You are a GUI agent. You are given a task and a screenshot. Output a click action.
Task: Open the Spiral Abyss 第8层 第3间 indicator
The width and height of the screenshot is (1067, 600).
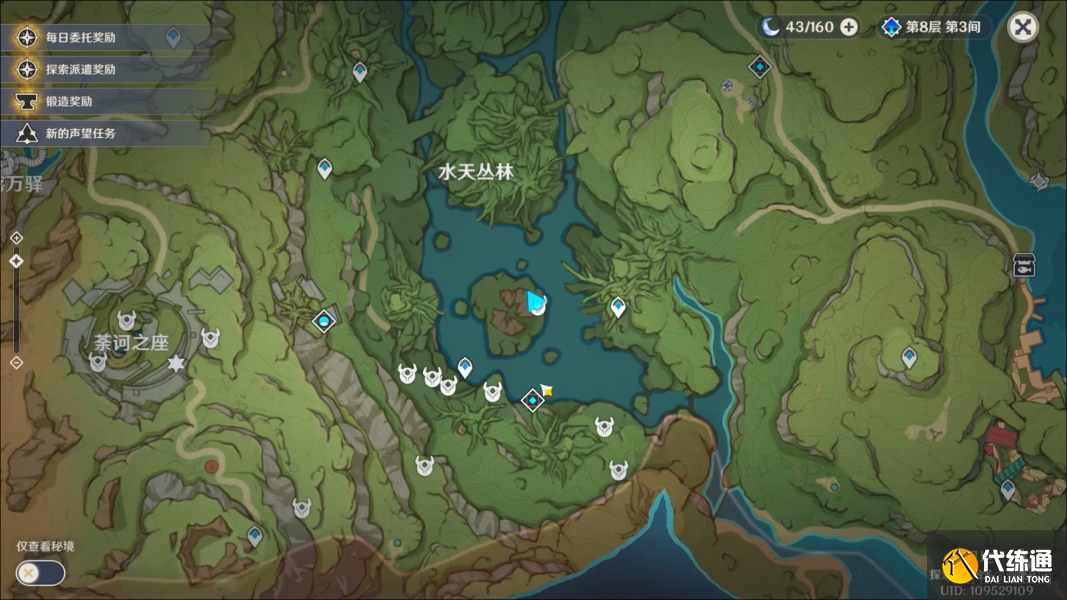click(933, 27)
